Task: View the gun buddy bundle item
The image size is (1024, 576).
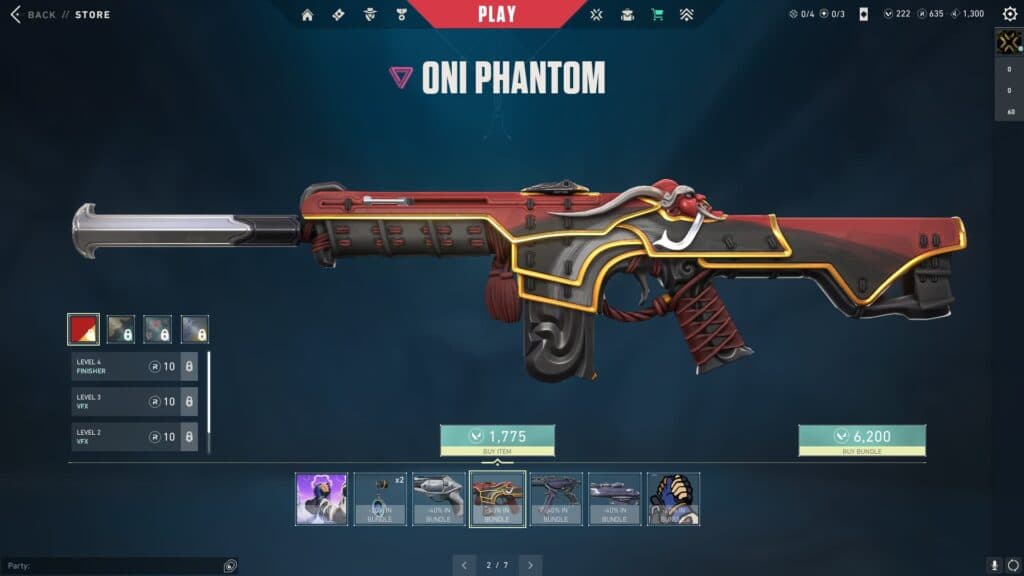Action: point(380,499)
